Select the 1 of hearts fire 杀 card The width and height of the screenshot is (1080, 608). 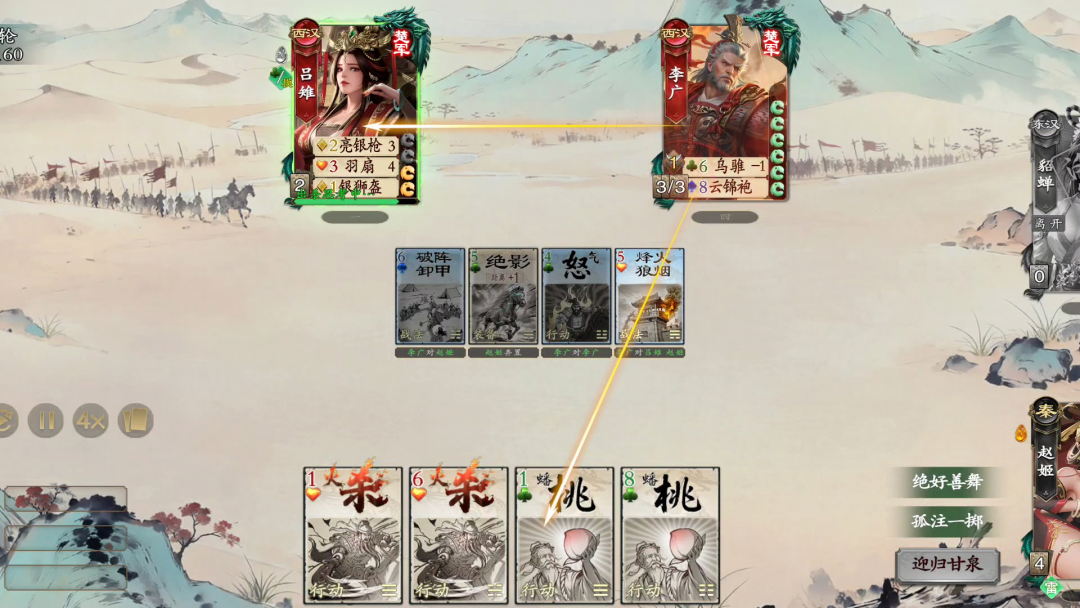coord(353,534)
